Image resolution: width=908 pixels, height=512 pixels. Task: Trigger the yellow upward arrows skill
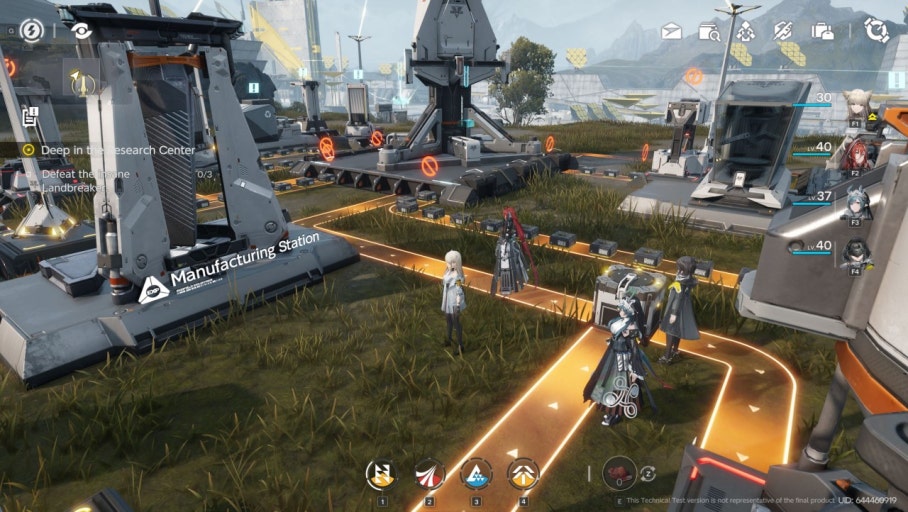523,473
